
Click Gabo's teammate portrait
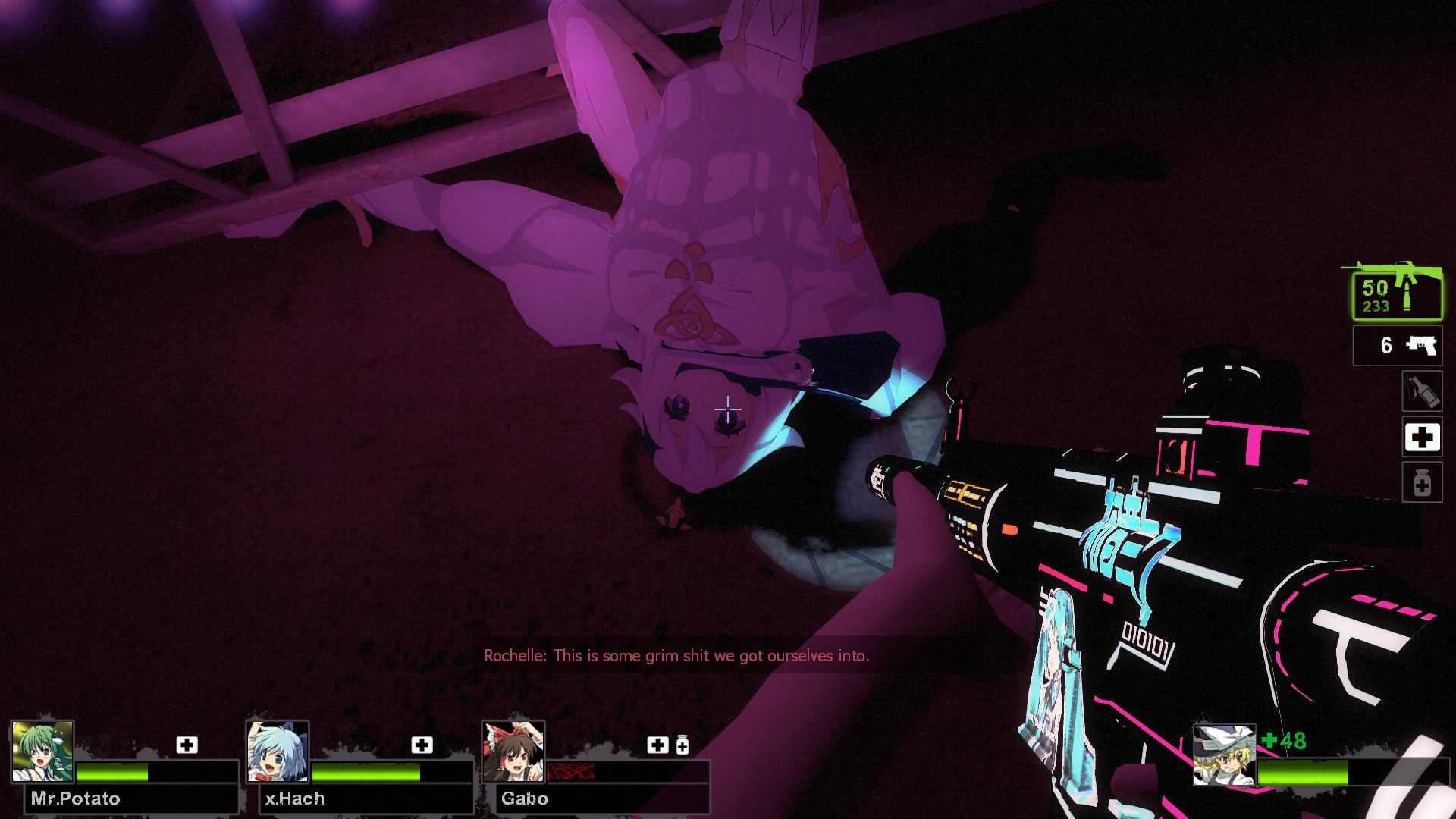(x=513, y=752)
